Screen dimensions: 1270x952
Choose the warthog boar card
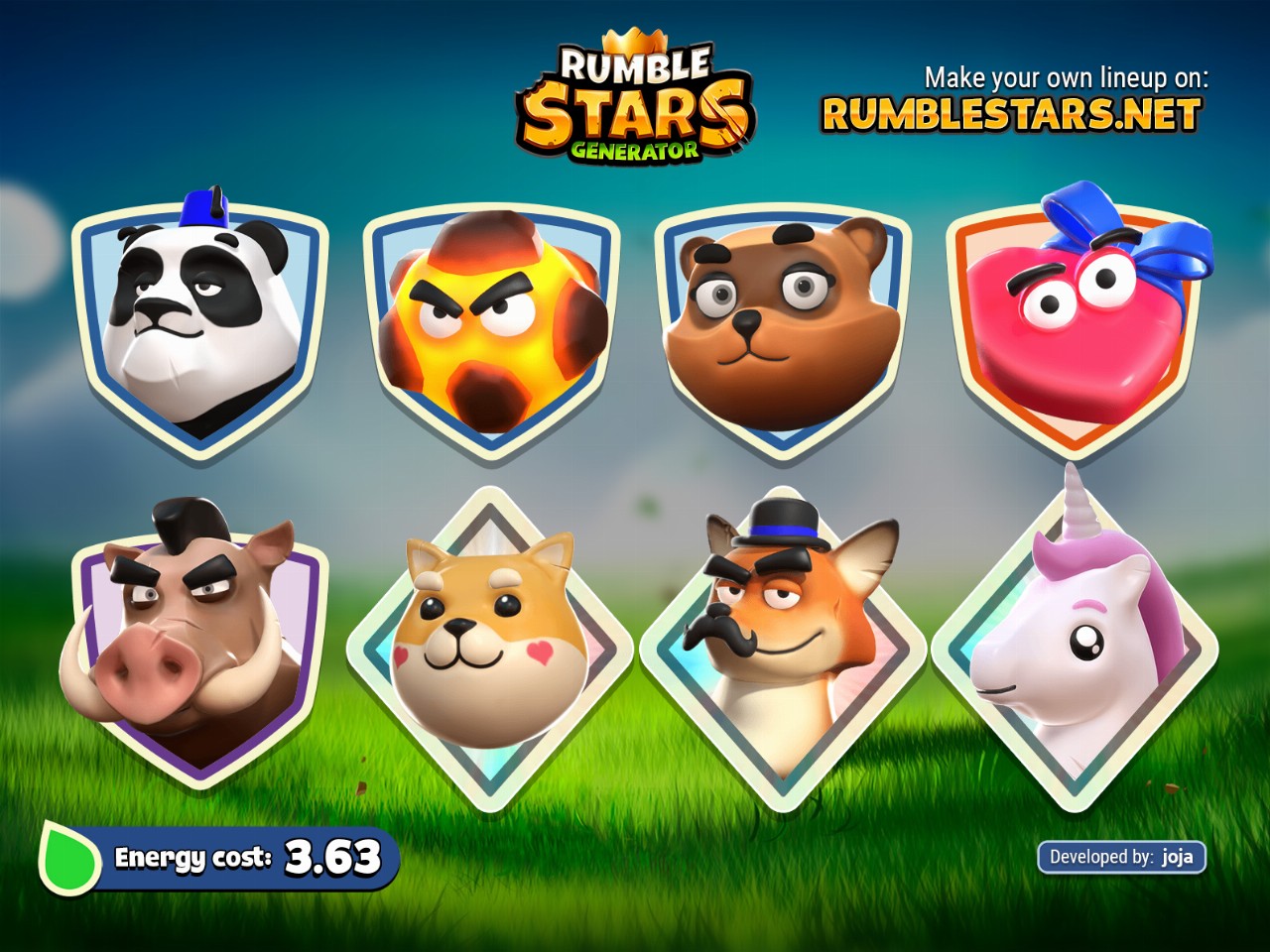[x=198, y=645]
